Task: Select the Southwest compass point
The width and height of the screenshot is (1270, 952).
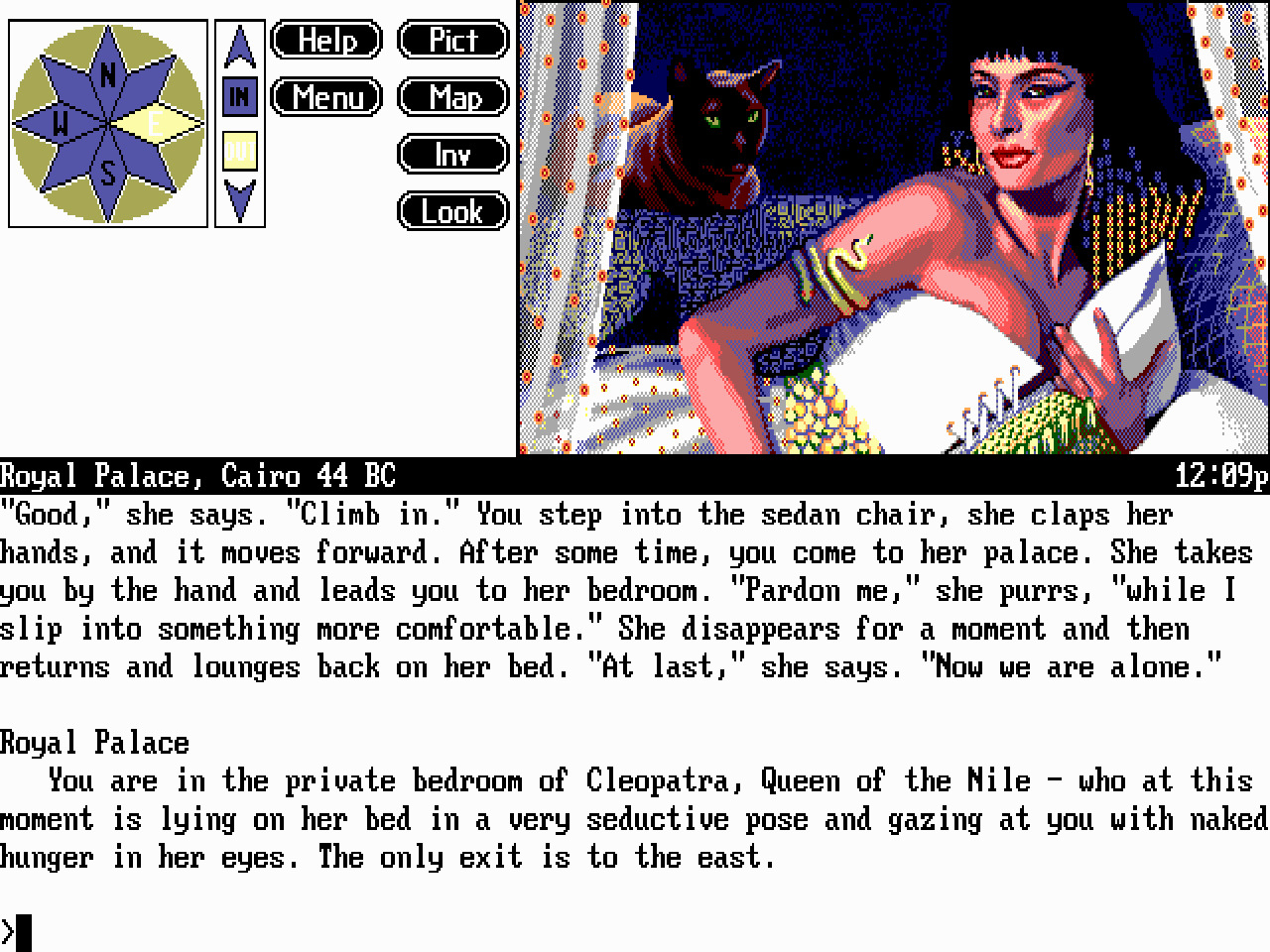Action: (71, 161)
